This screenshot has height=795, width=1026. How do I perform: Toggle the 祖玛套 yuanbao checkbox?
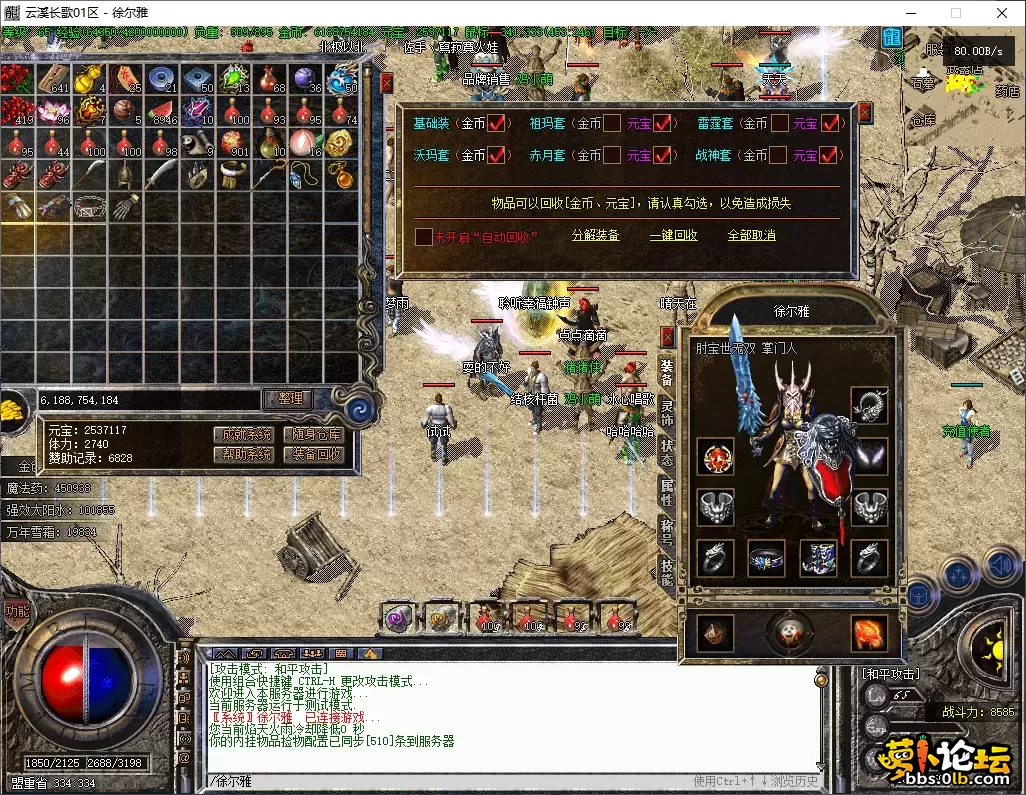pyautogui.click(x=662, y=124)
